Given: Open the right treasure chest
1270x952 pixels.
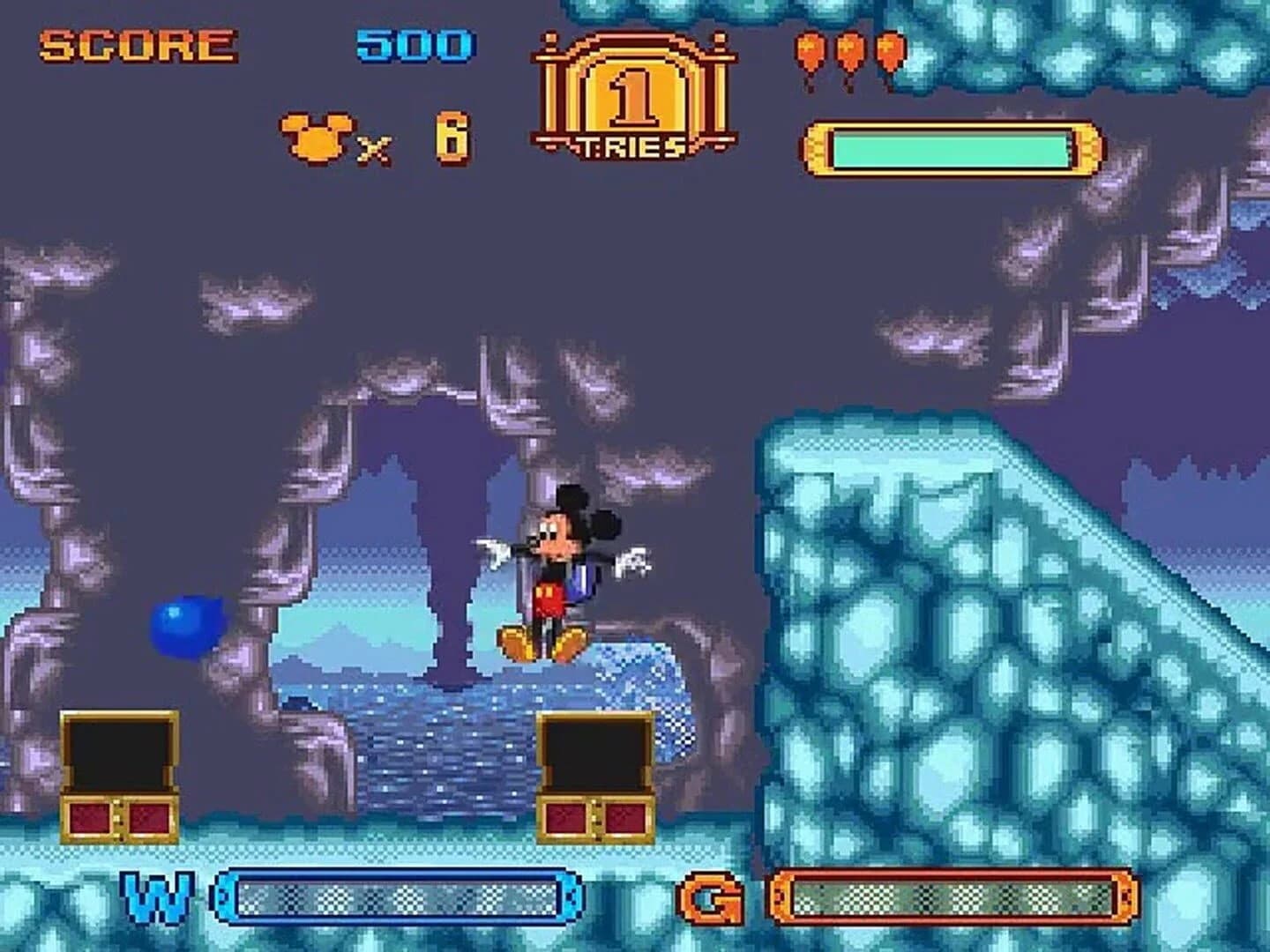Looking at the screenshot, I should point(595,776).
